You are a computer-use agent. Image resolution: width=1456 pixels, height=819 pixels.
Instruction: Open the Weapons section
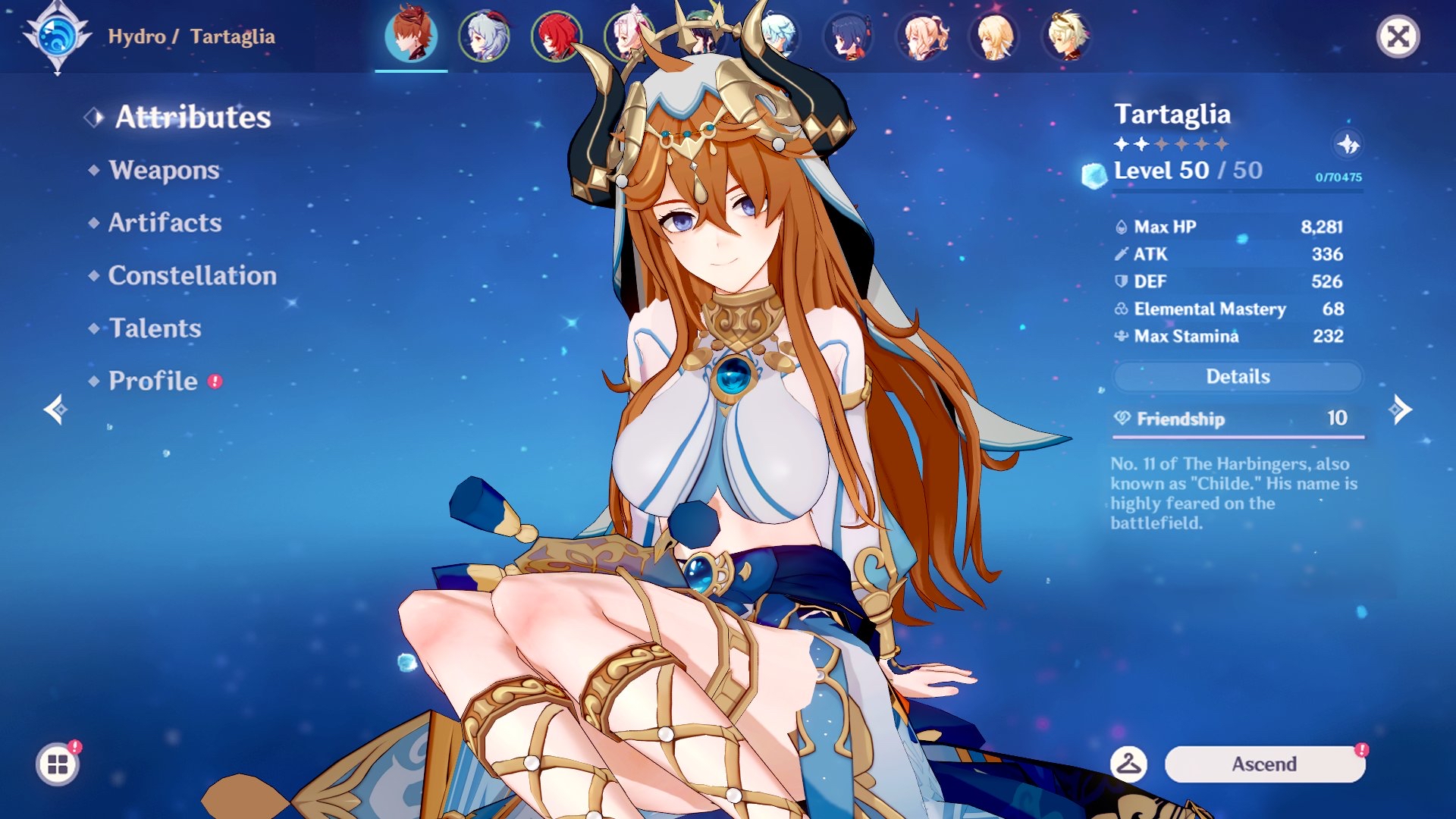(164, 170)
